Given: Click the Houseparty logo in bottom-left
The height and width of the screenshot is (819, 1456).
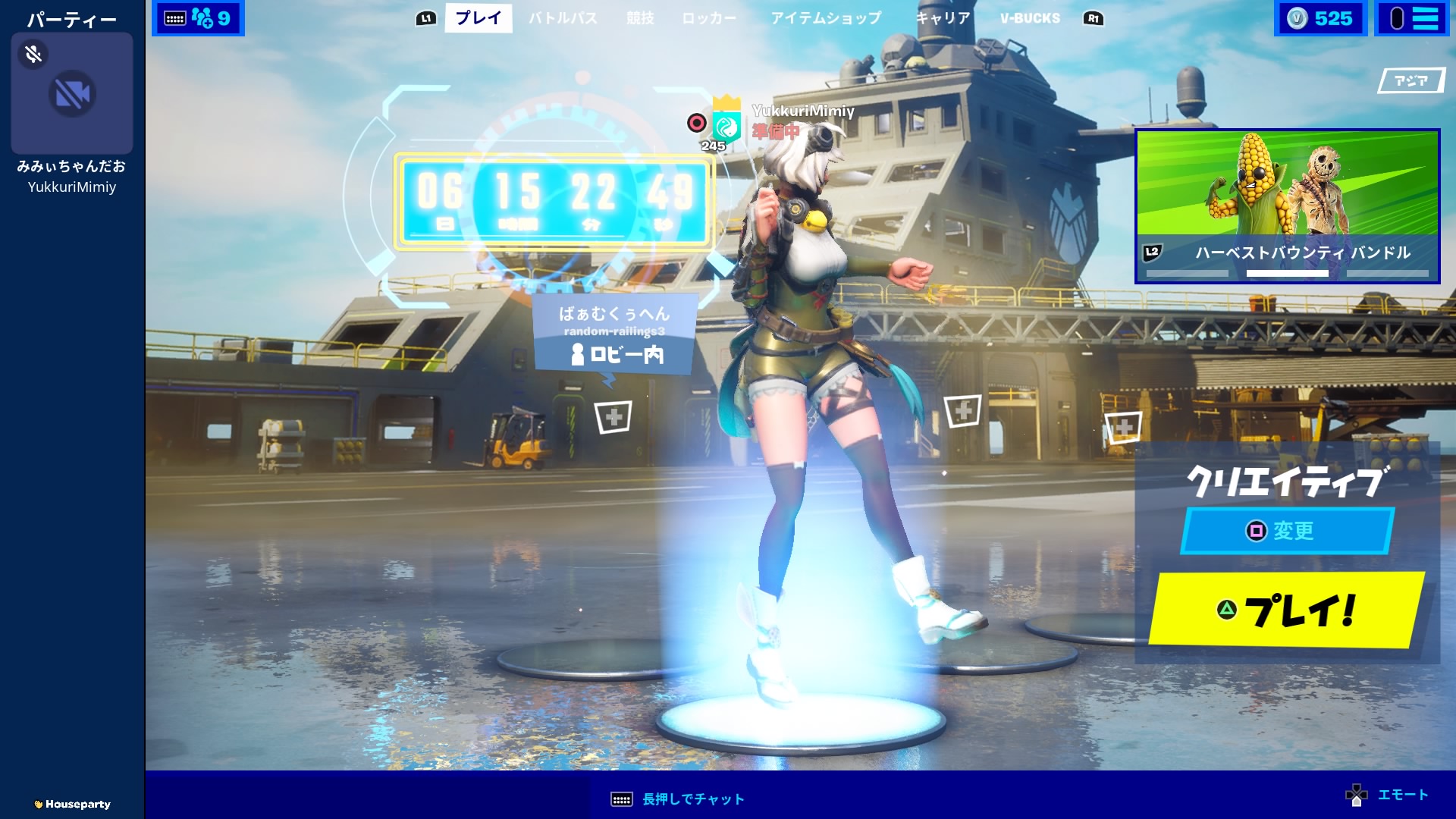Looking at the screenshot, I should [72, 804].
